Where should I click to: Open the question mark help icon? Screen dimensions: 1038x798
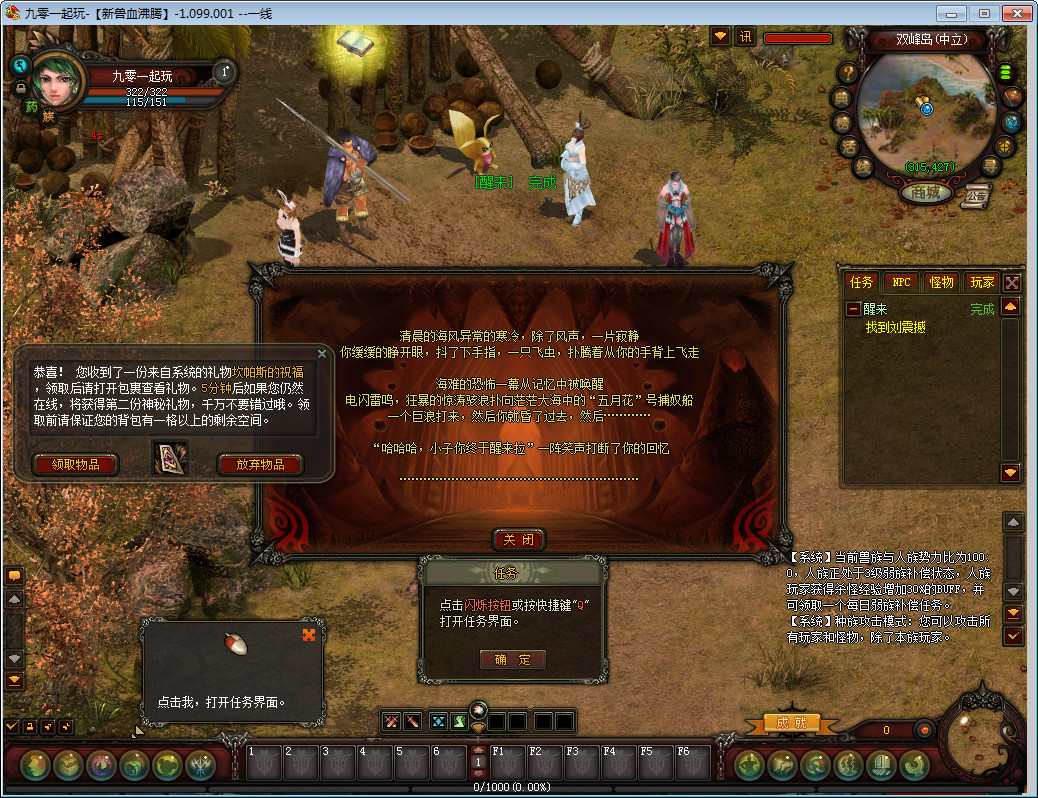pyautogui.click(x=847, y=72)
